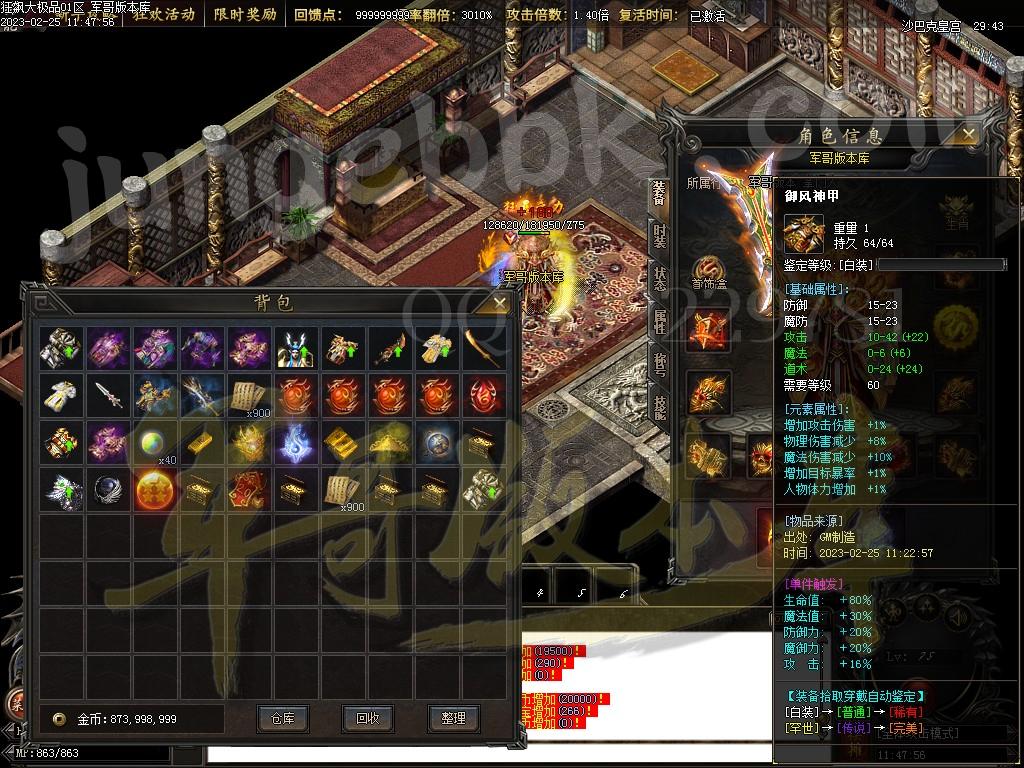Viewport: 1024px width, 768px height.
Task: Sort the bag with the 整理 button
Action: [x=453, y=718]
